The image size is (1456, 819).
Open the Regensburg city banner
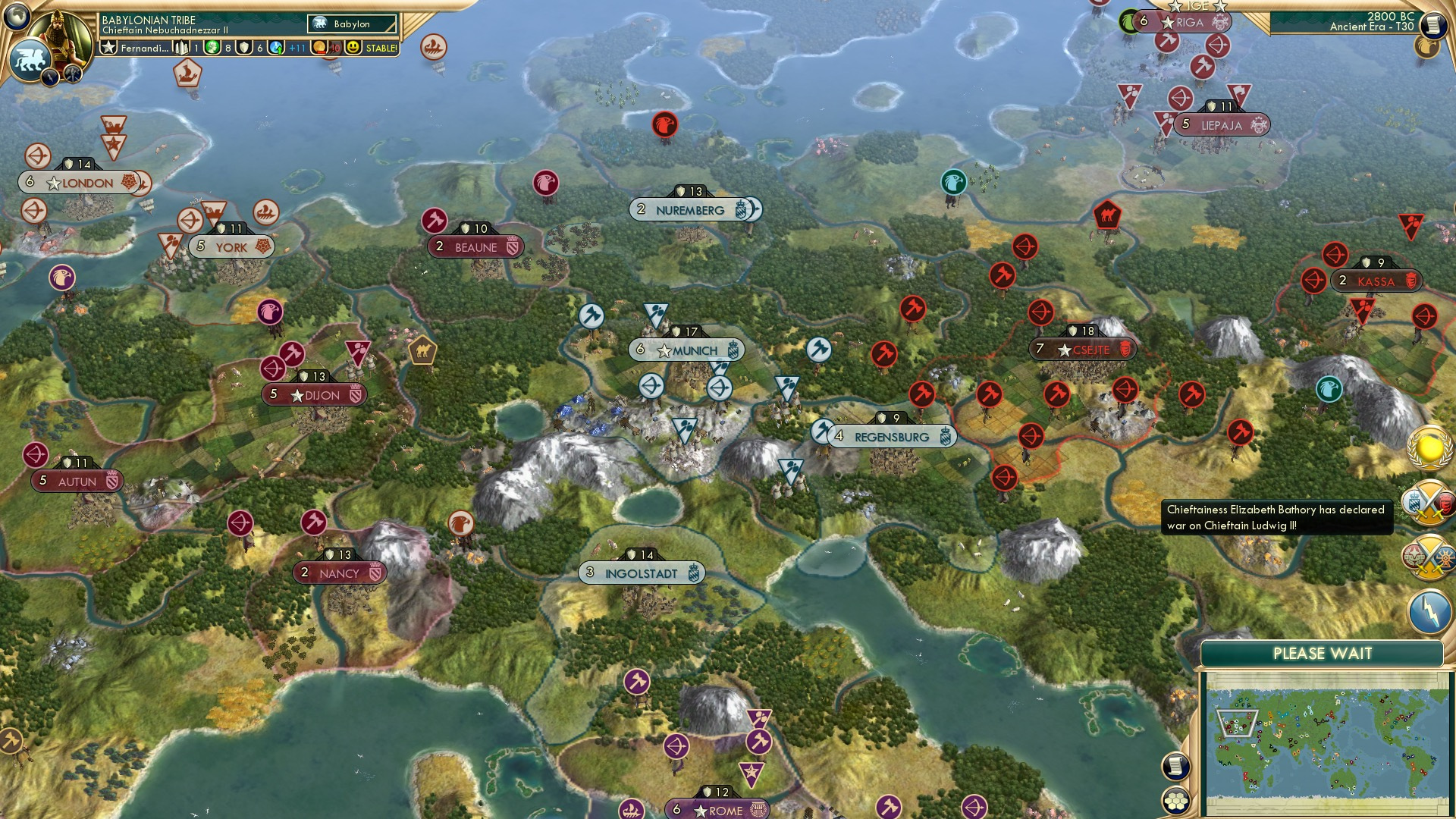click(x=892, y=436)
